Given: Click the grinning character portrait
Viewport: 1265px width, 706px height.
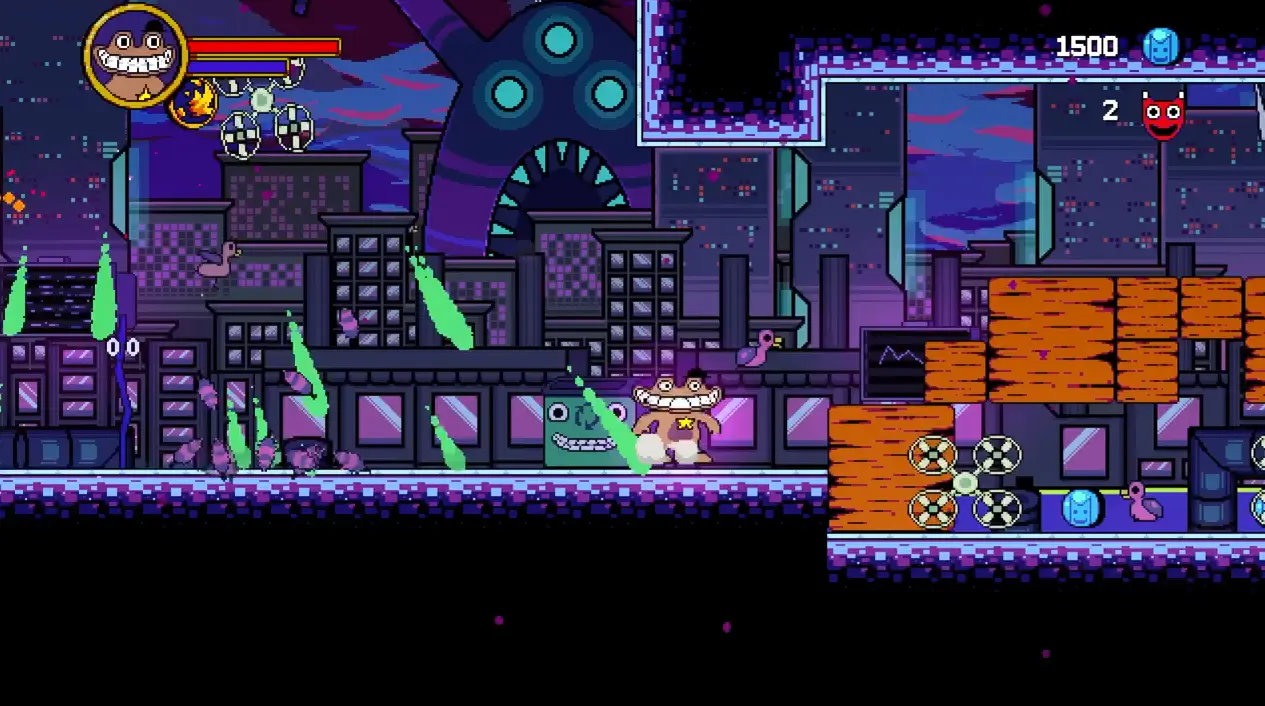Looking at the screenshot, I should pyautogui.click(x=135, y=55).
